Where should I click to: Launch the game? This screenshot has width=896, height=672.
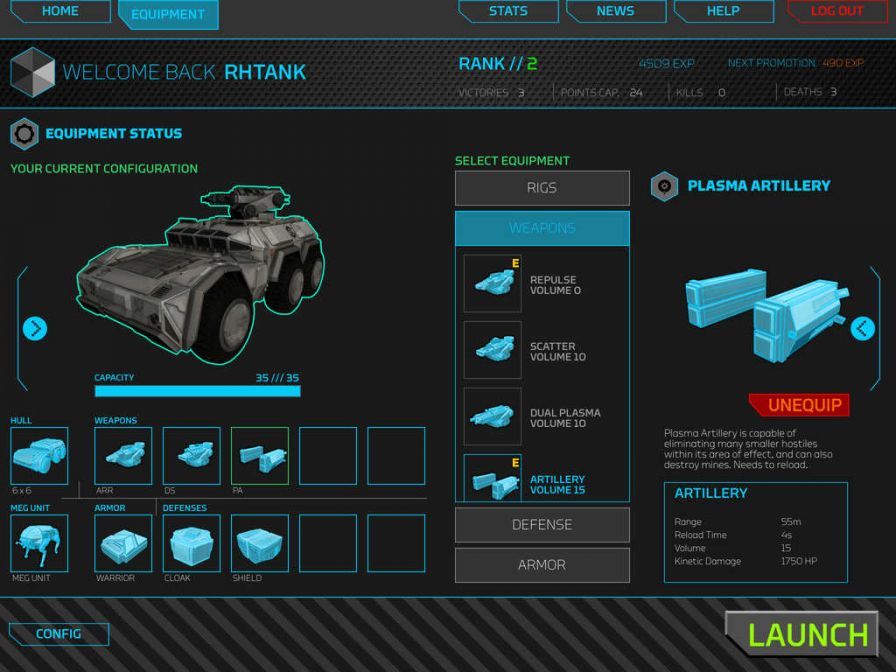808,634
